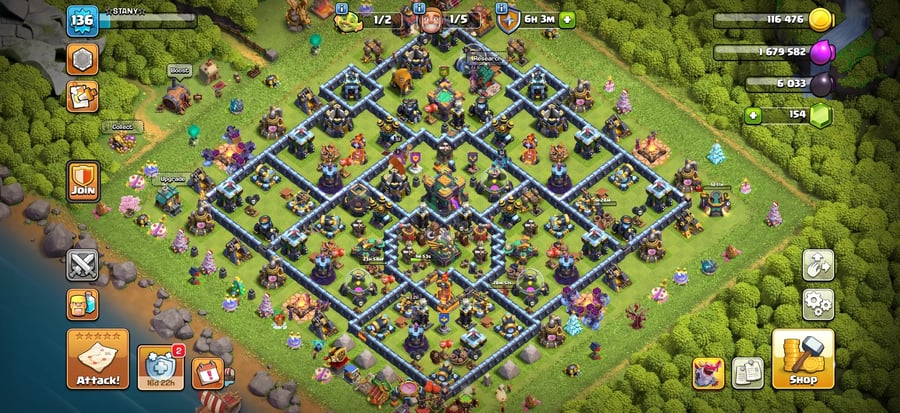Open the army overview barbarian icon
900x413 pixels.
(x=82, y=304)
